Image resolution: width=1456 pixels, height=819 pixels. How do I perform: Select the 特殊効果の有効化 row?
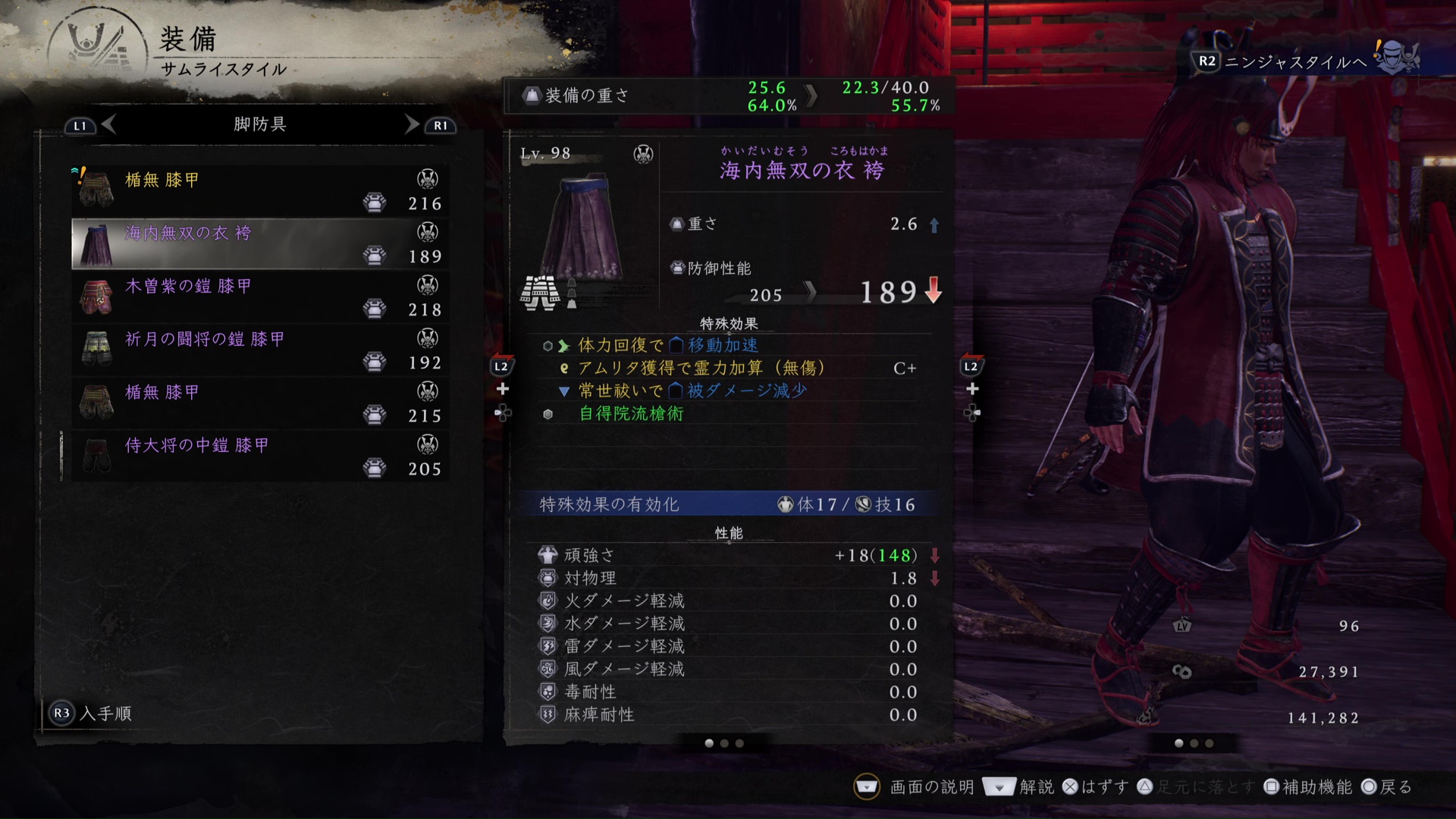(728, 504)
